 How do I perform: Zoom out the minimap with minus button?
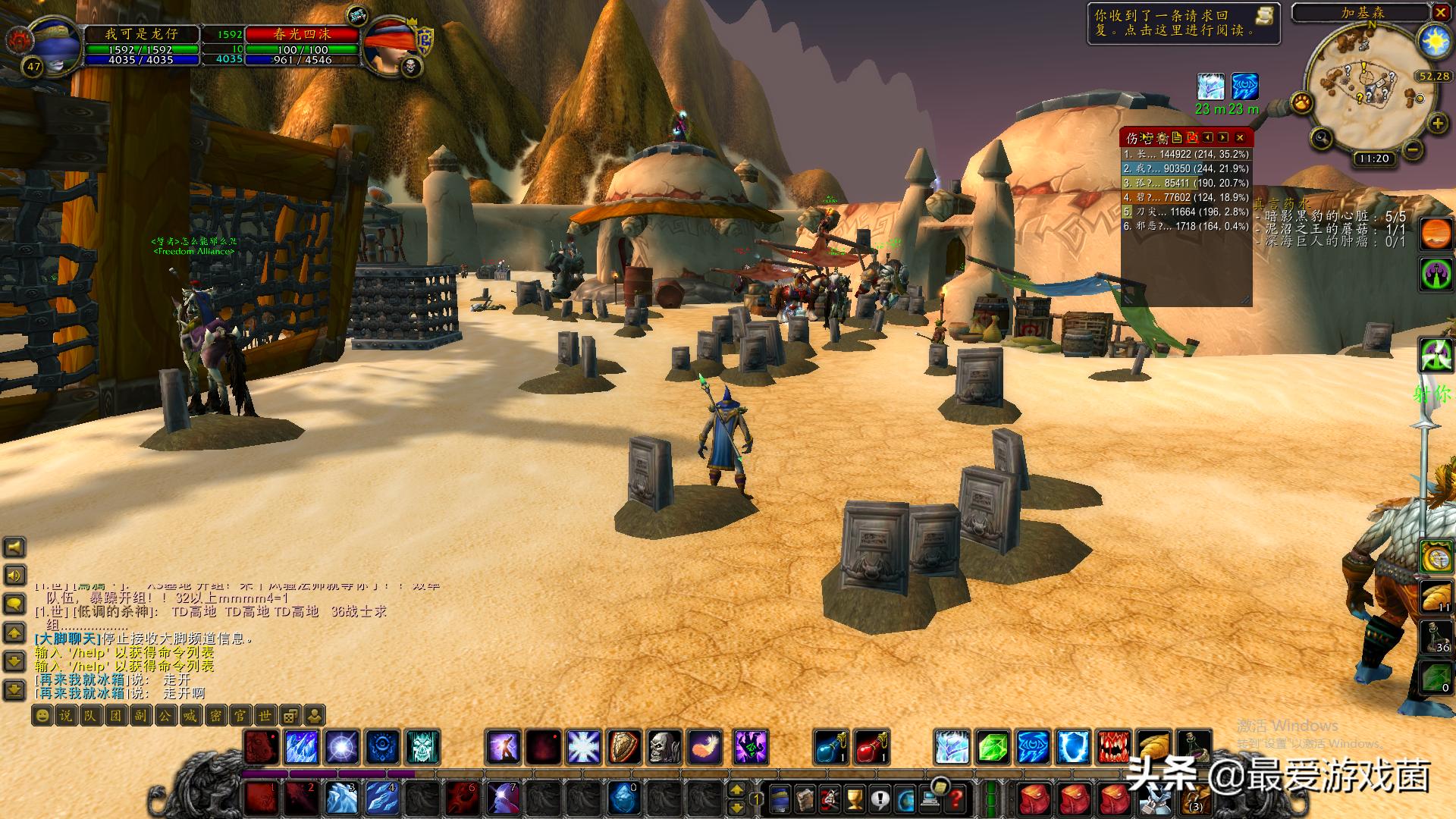[x=1412, y=150]
